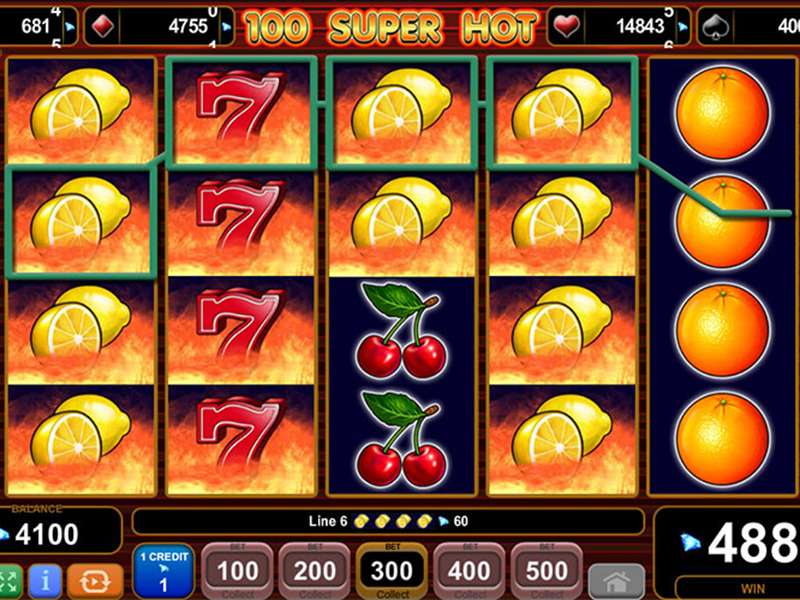Change the 1 credit denomination
800x600 pixels.
coord(161,572)
